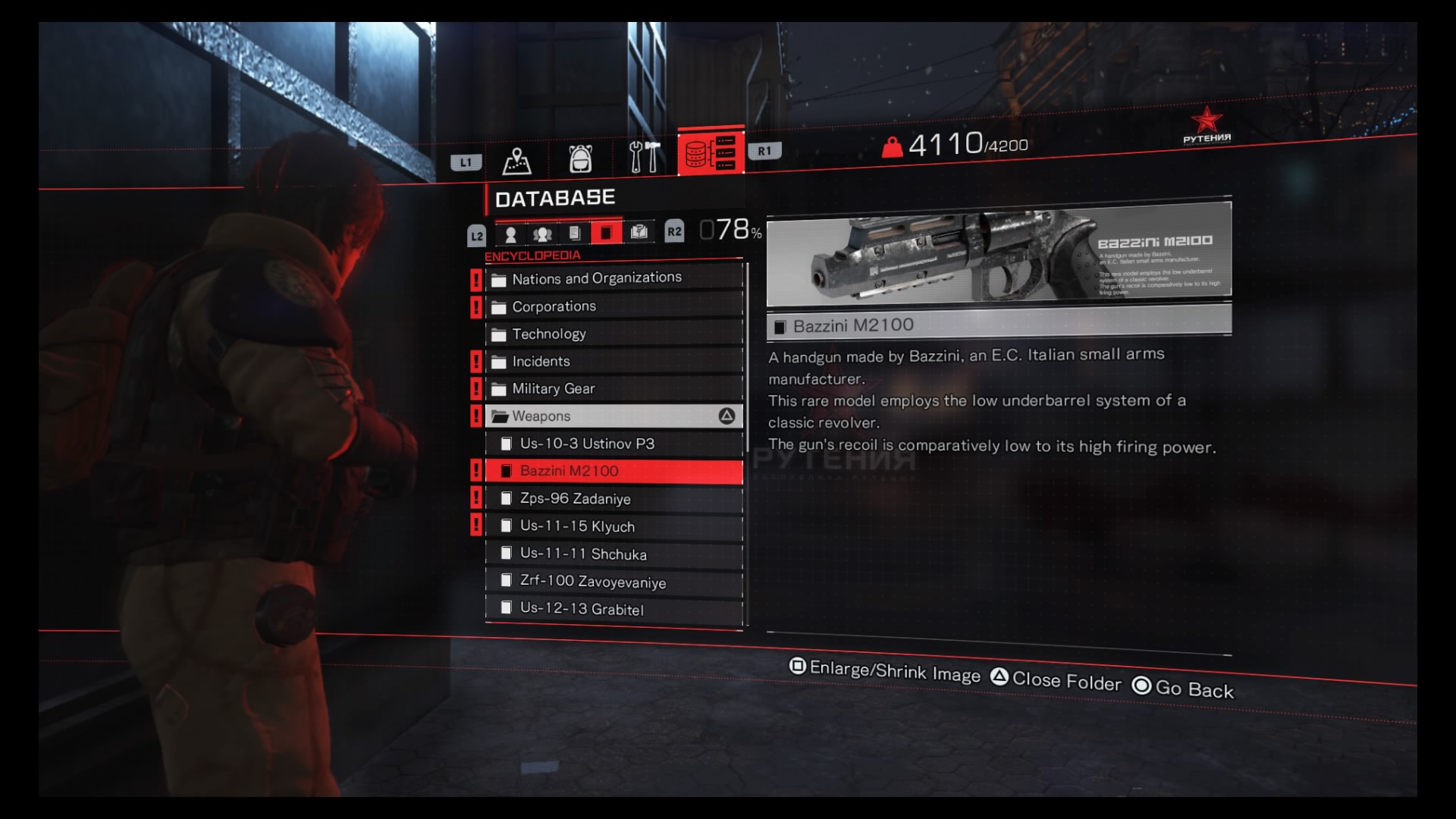This screenshot has height=819, width=1456.
Task: Select the Database tab icon
Action: pyautogui.click(x=711, y=152)
